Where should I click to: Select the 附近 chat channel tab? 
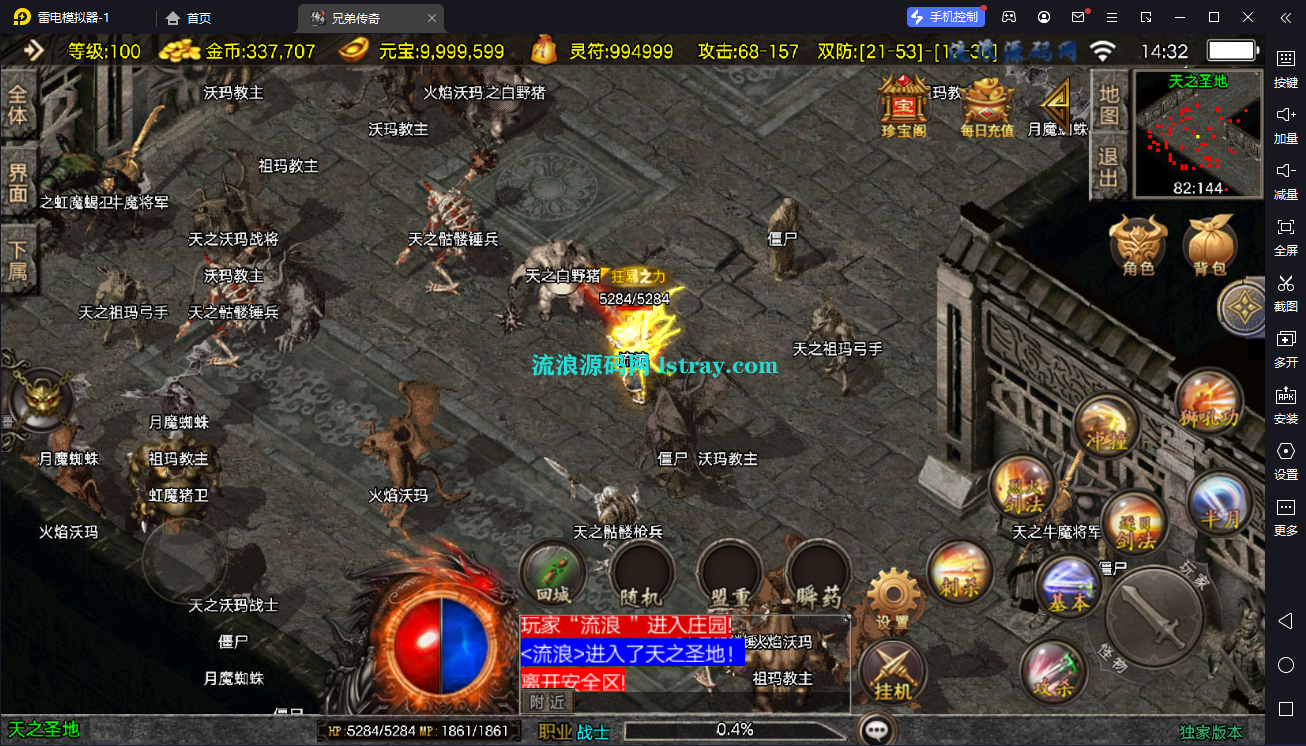tap(546, 702)
